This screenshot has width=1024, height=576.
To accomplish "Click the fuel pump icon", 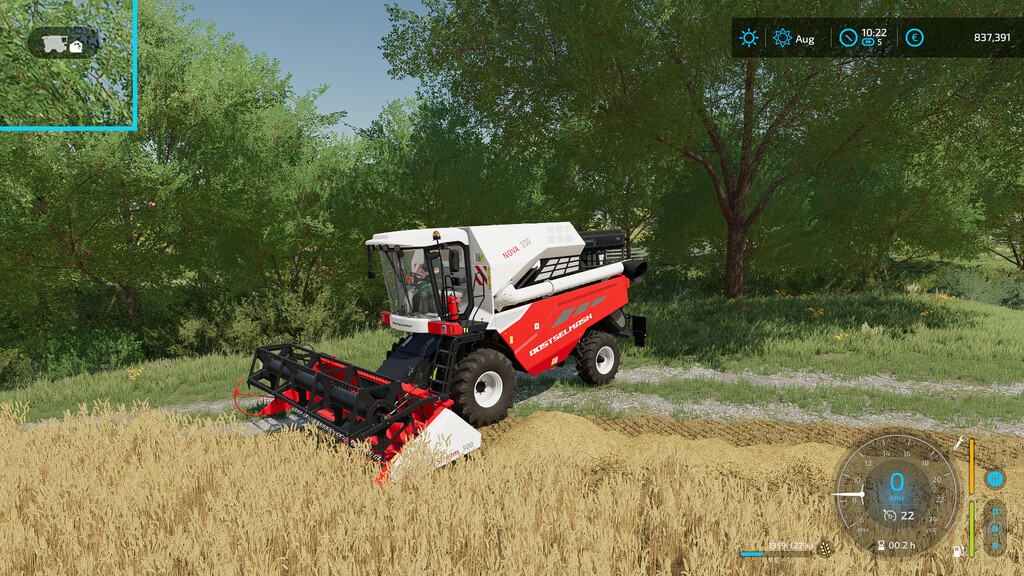I will (x=959, y=551).
